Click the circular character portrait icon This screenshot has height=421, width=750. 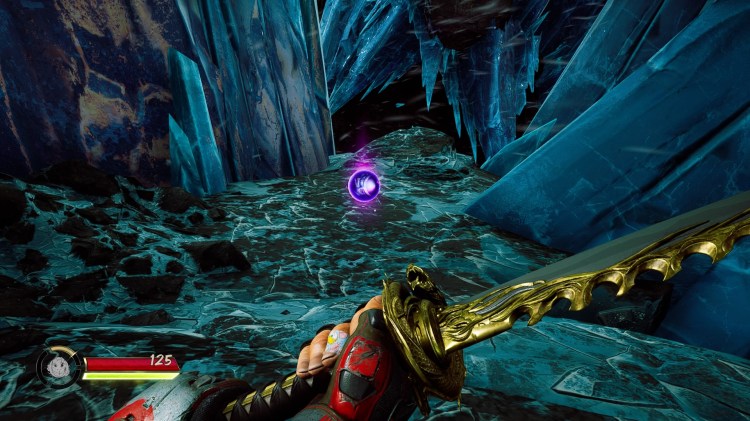58,366
